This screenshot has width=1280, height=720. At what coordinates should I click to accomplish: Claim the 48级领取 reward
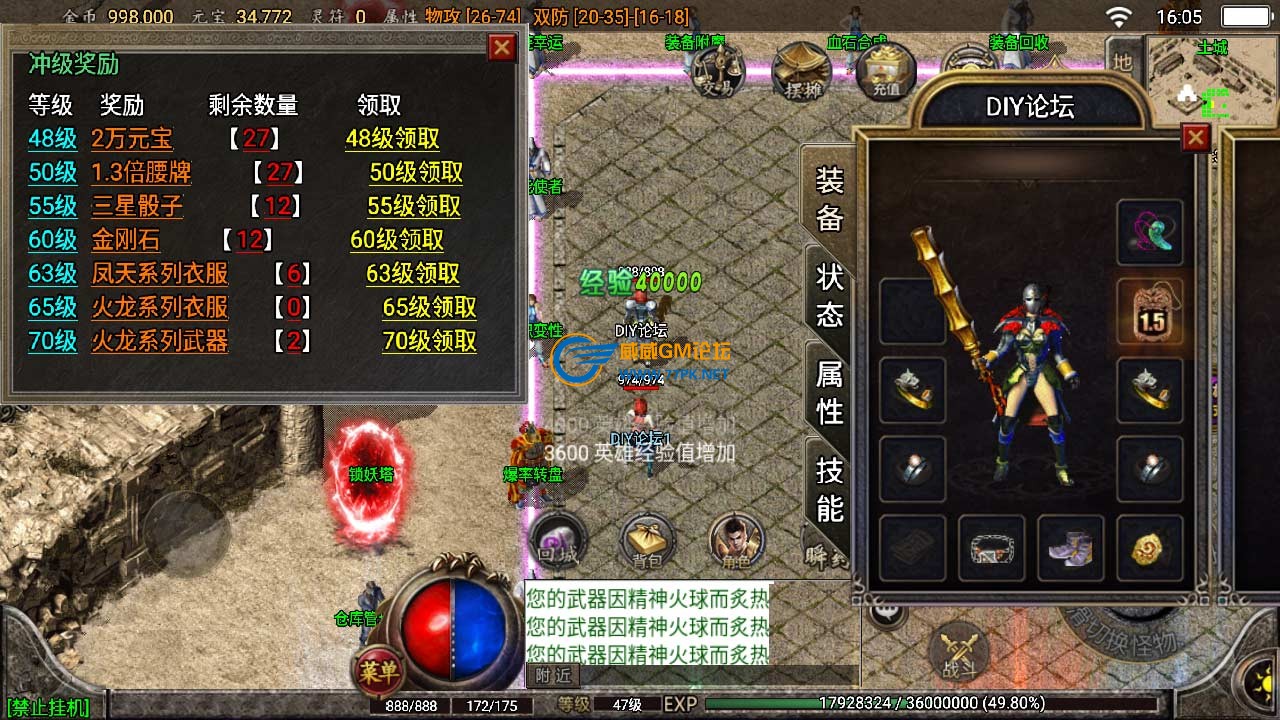(392, 139)
